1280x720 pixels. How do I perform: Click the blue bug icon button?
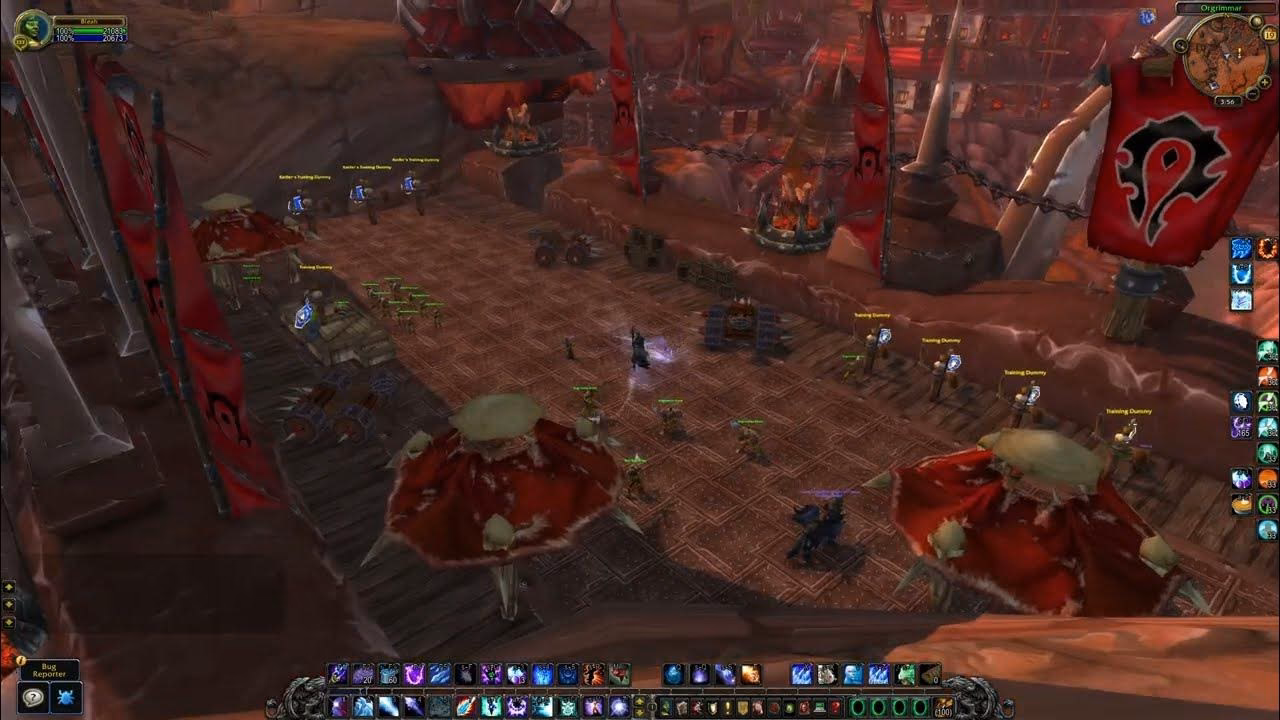pos(65,697)
